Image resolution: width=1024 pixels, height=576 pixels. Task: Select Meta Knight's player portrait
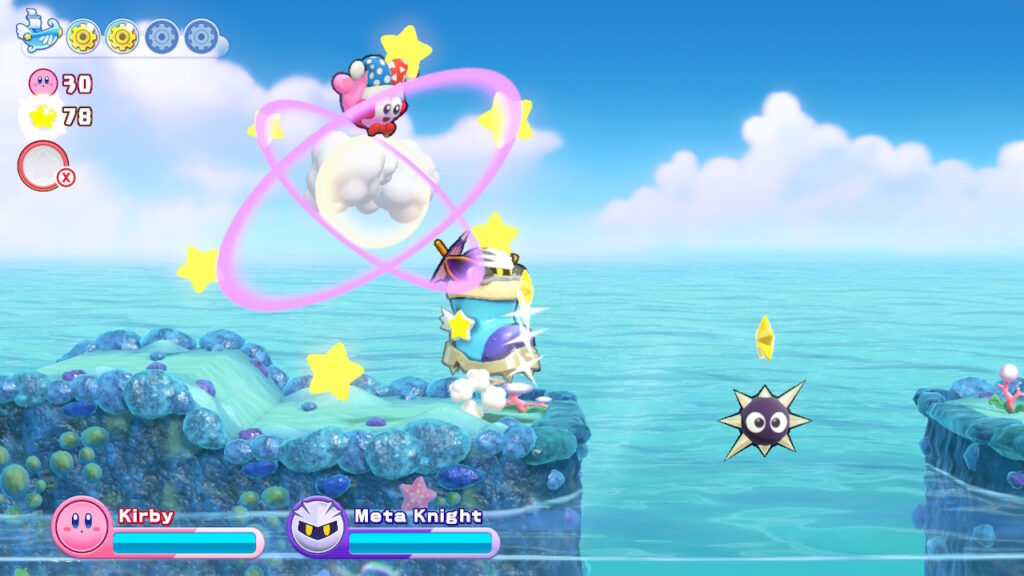[x=317, y=526]
